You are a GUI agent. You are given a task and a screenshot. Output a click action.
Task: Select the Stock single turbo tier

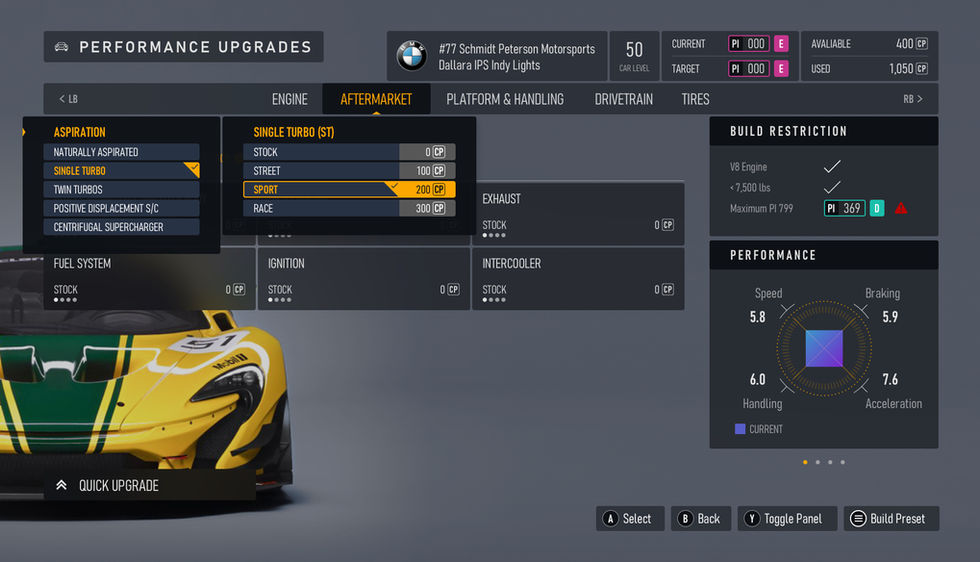pyautogui.click(x=349, y=152)
